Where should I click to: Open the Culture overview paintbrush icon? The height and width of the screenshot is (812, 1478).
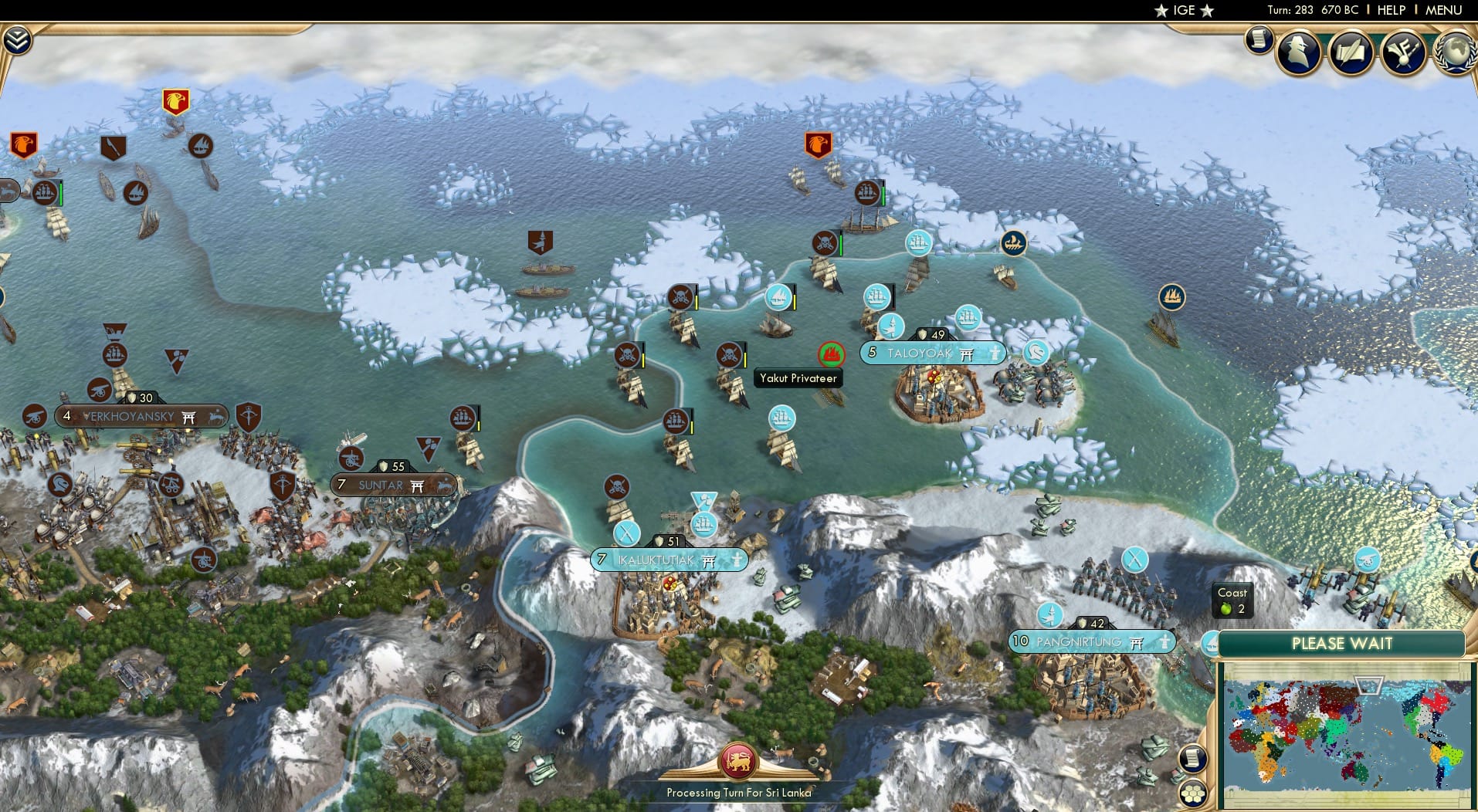coord(1405,51)
